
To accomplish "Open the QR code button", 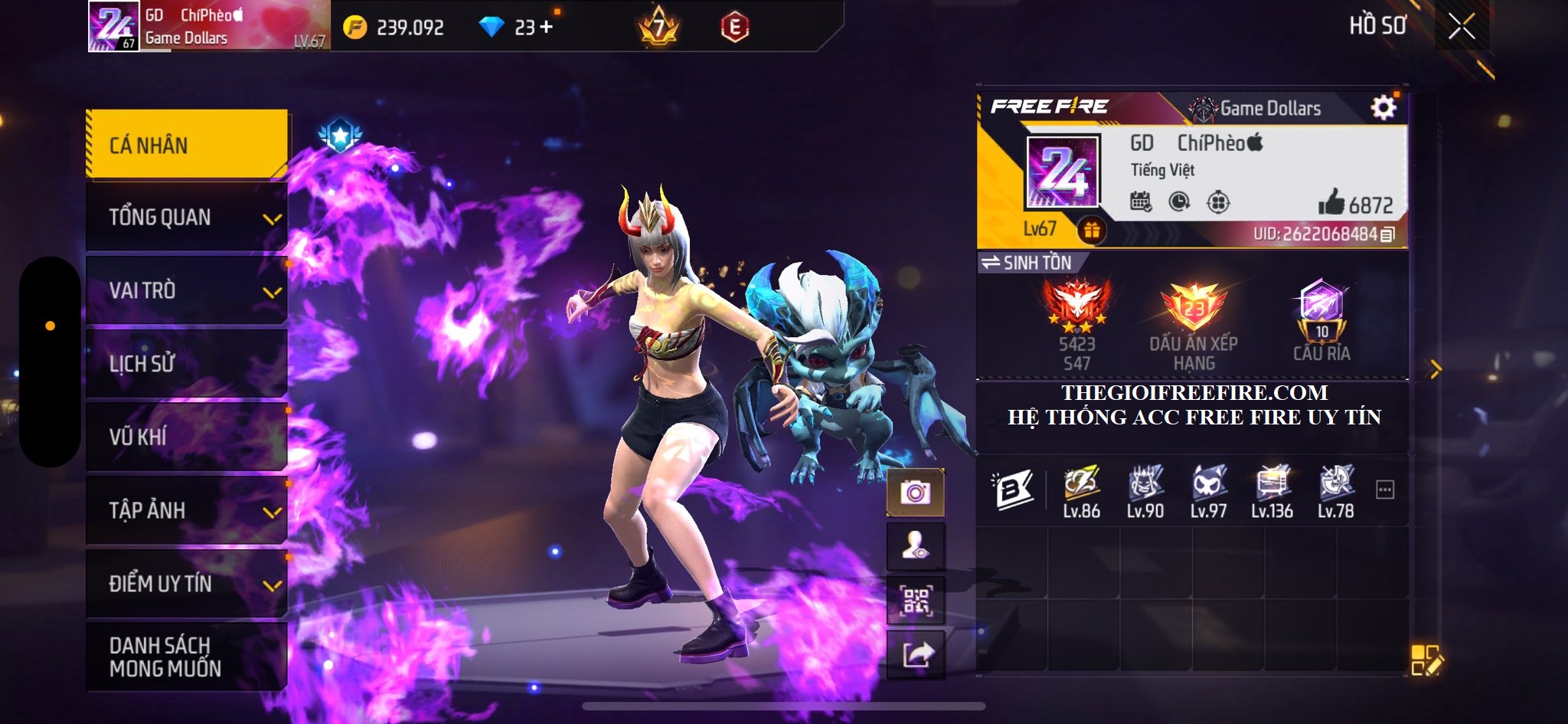I will point(915,601).
